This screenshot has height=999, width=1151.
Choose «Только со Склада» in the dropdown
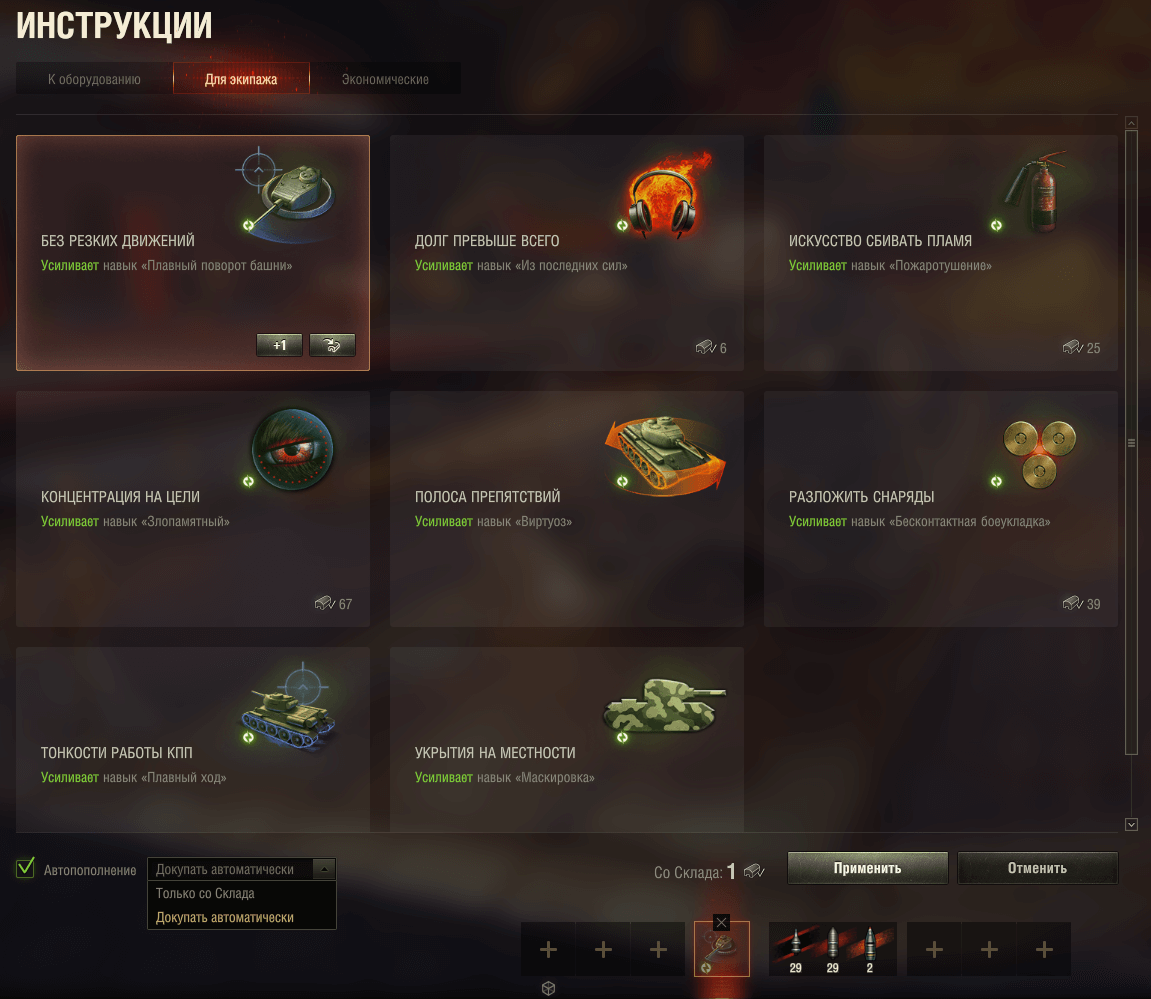(x=206, y=894)
